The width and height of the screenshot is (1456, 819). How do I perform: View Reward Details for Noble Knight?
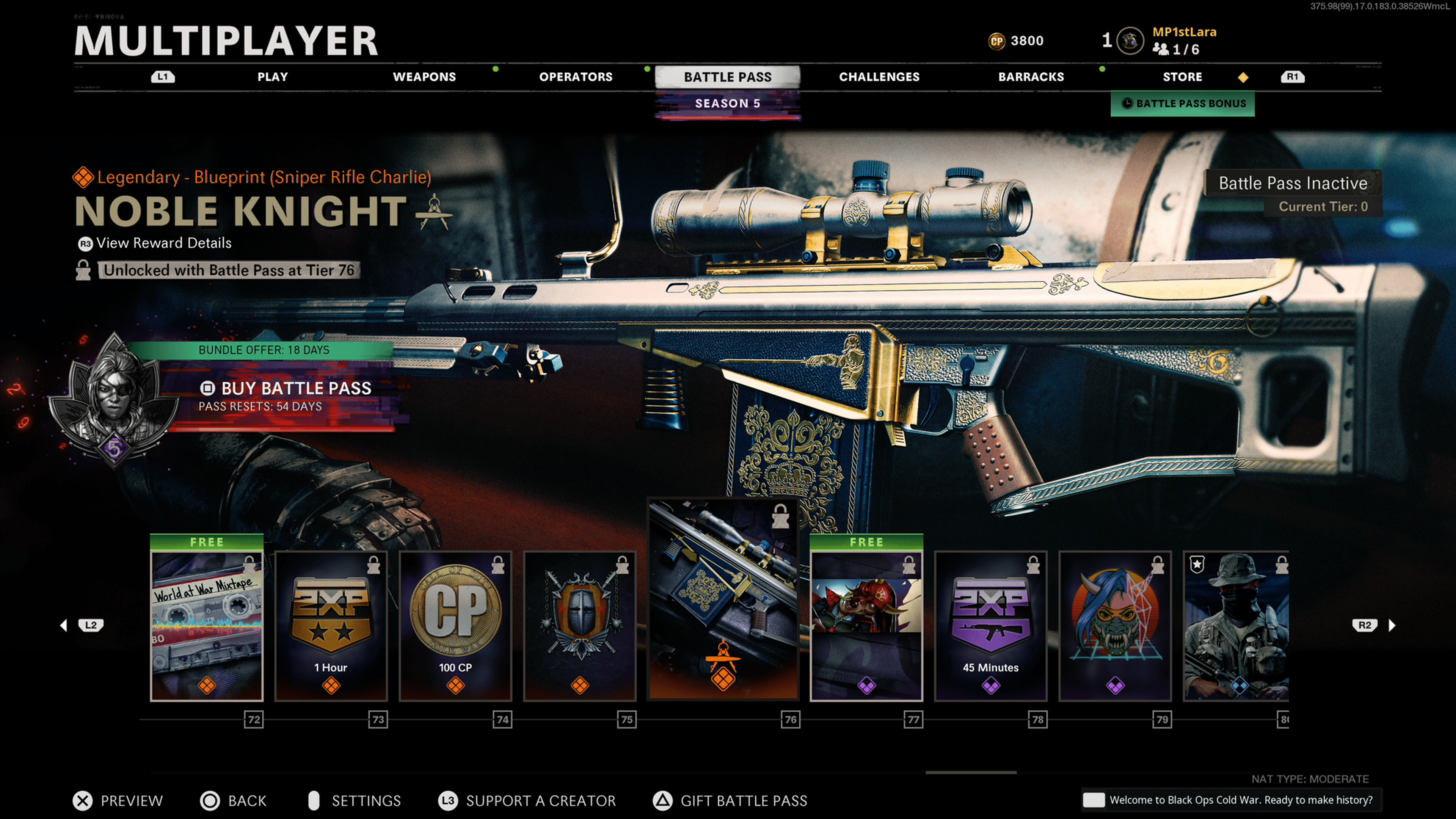[x=163, y=243]
